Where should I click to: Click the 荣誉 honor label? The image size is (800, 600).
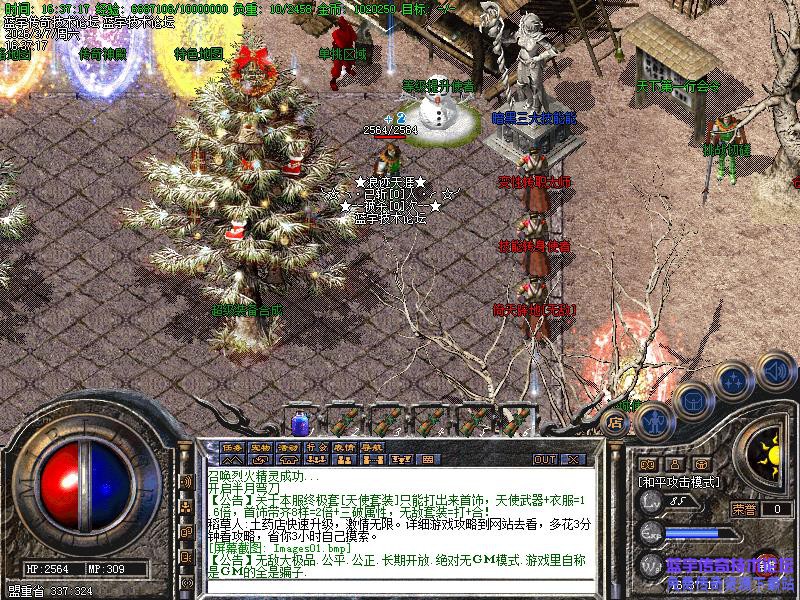tap(743, 508)
